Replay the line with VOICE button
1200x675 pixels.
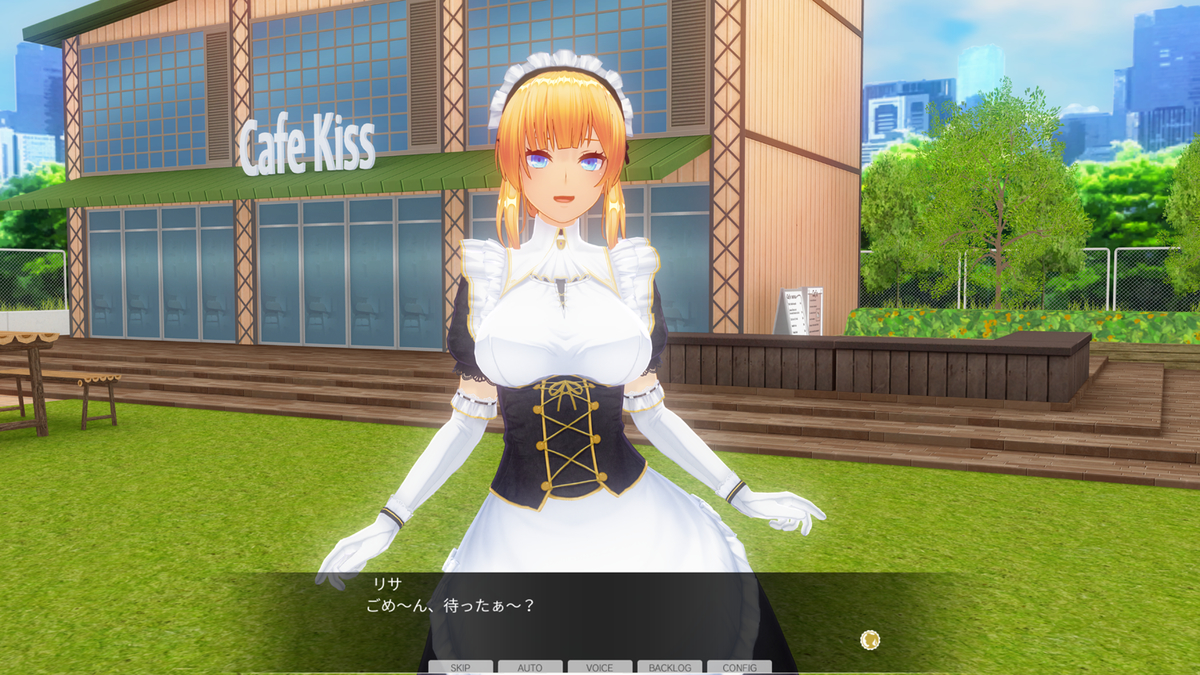click(600, 667)
